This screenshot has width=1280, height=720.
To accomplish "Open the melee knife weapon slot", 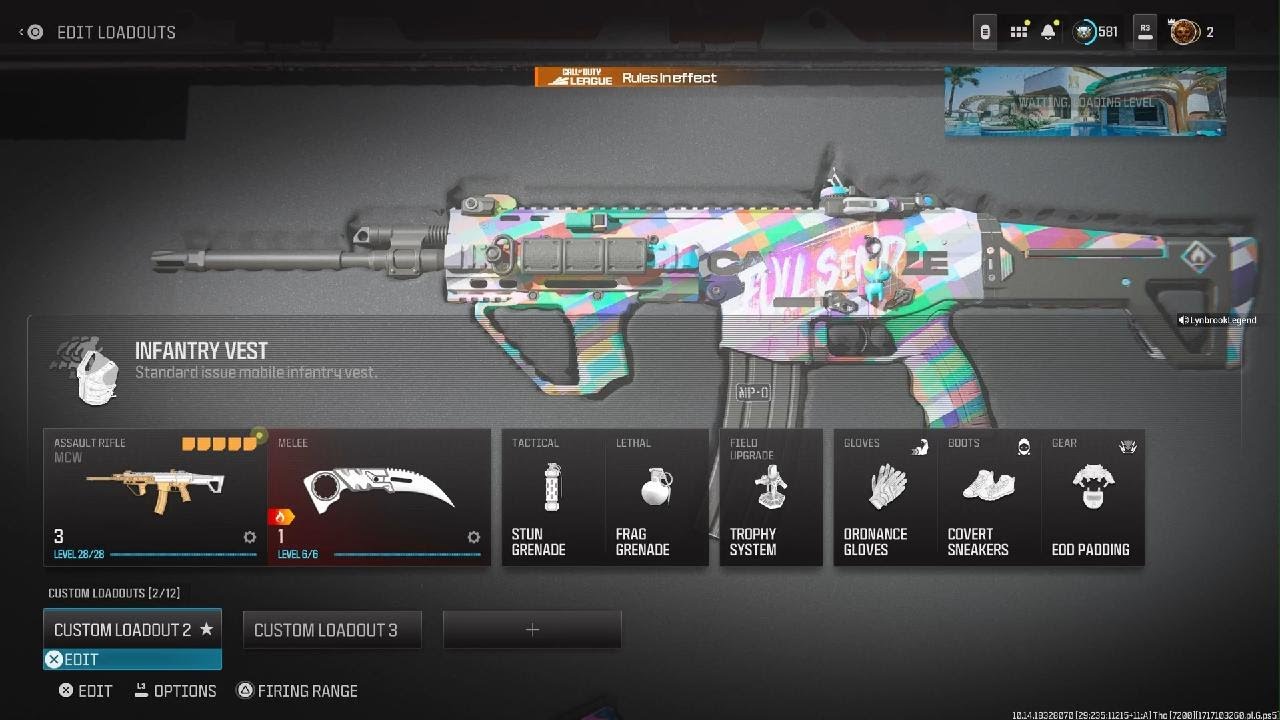I will click(379, 497).
